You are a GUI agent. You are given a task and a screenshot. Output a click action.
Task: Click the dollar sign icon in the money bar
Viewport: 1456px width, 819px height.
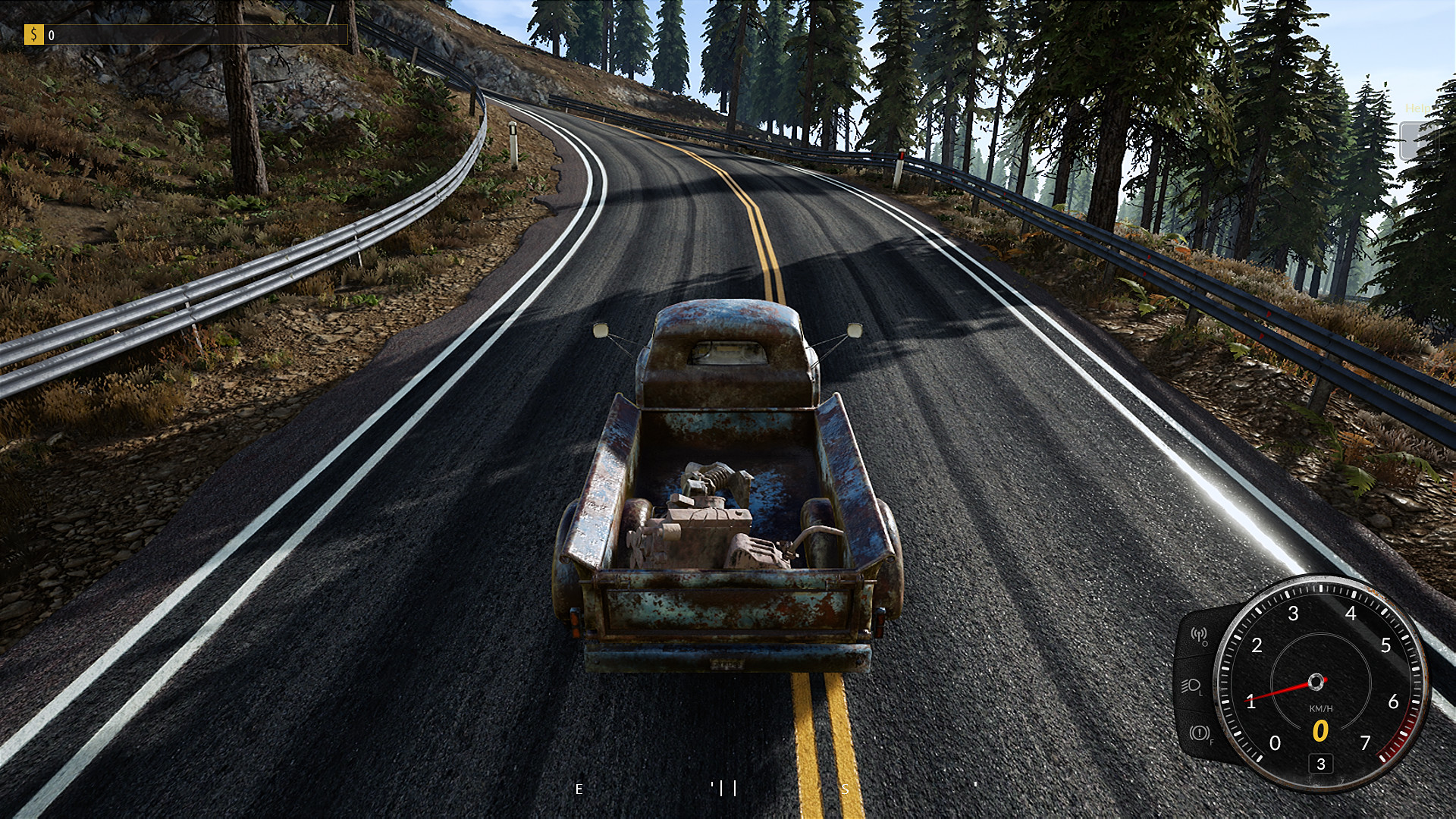pyautogui.click(x=33, y=33)
